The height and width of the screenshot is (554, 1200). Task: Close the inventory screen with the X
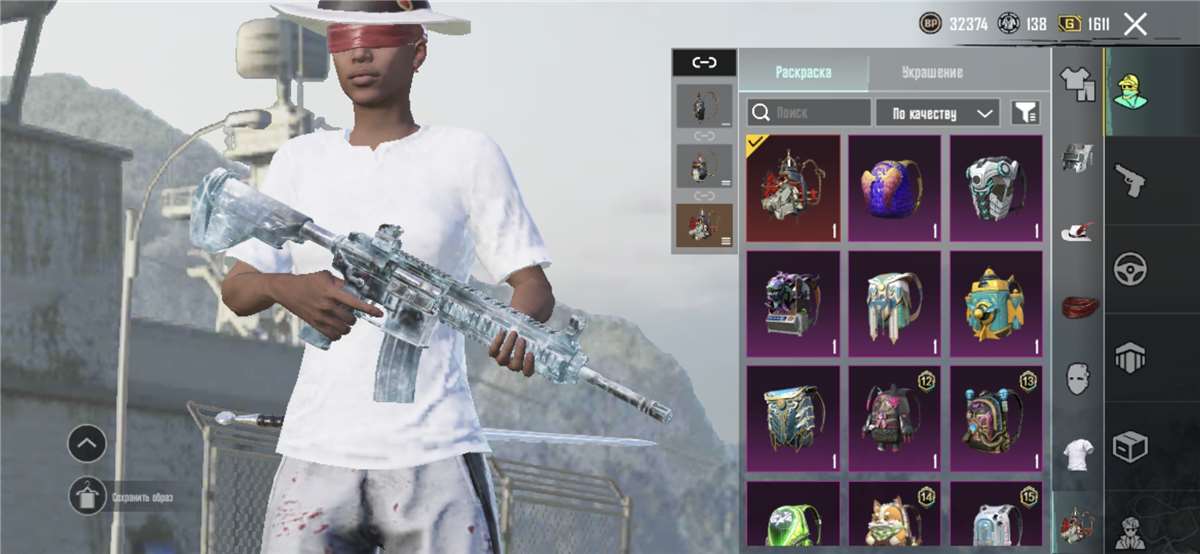[x=1135, y=24]
